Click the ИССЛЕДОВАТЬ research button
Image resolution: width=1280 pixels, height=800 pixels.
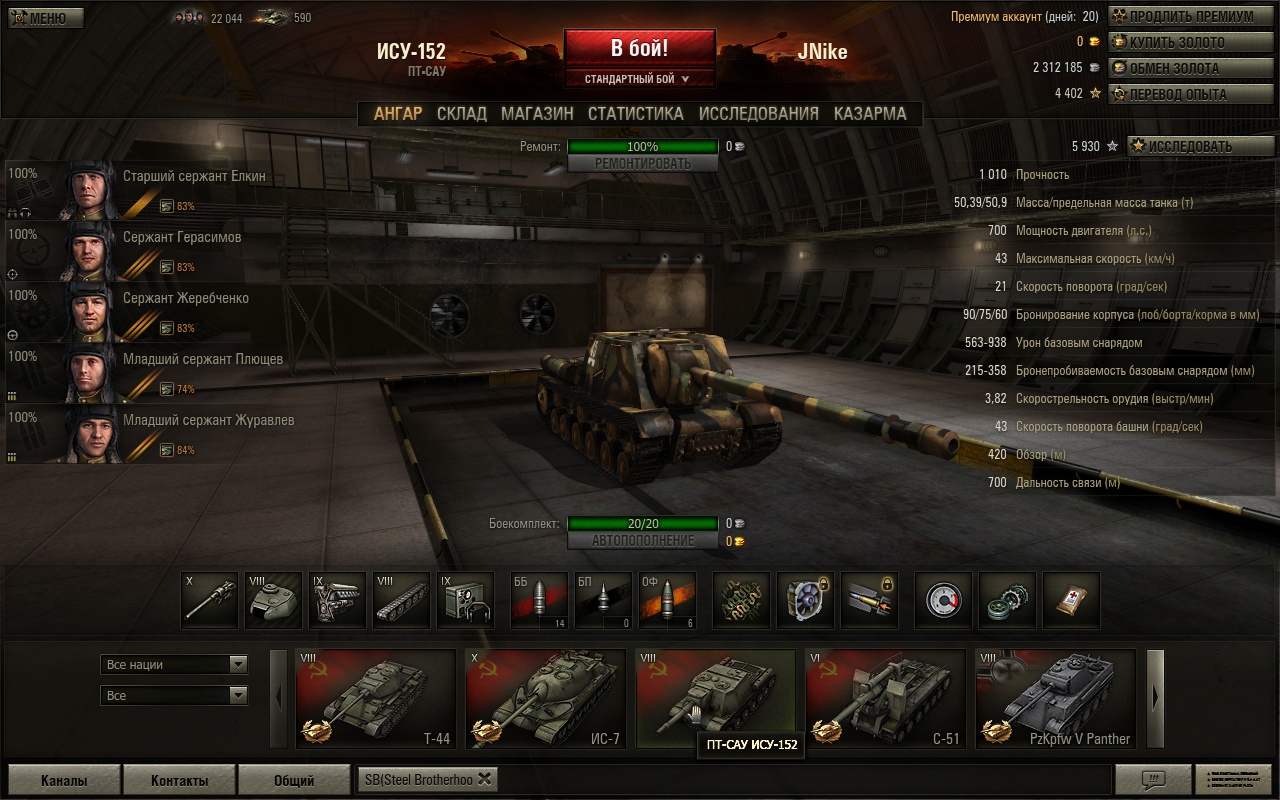point(1200,146)
